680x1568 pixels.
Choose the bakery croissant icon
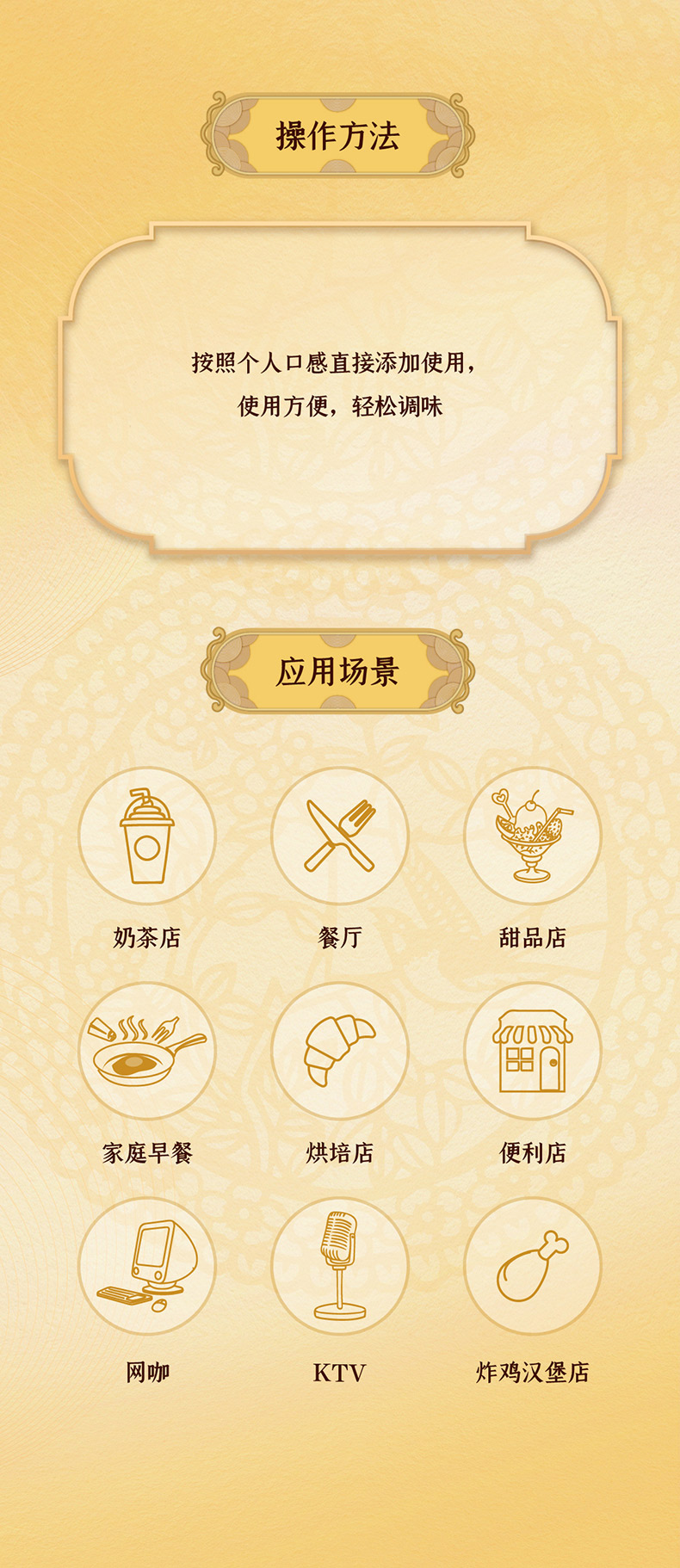tap(340, 1051)
